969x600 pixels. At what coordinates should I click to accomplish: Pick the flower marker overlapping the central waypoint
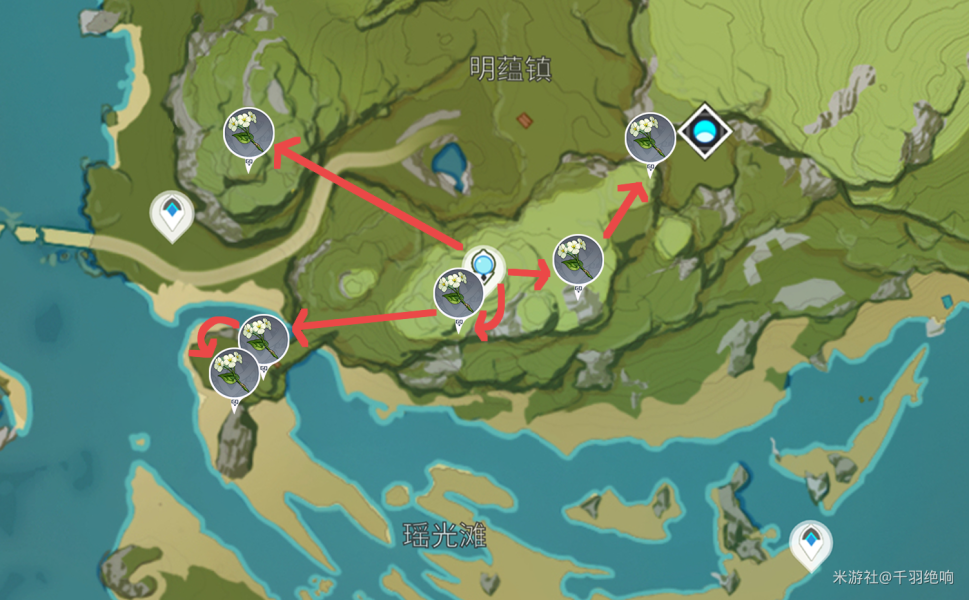[x=459, y=293]
